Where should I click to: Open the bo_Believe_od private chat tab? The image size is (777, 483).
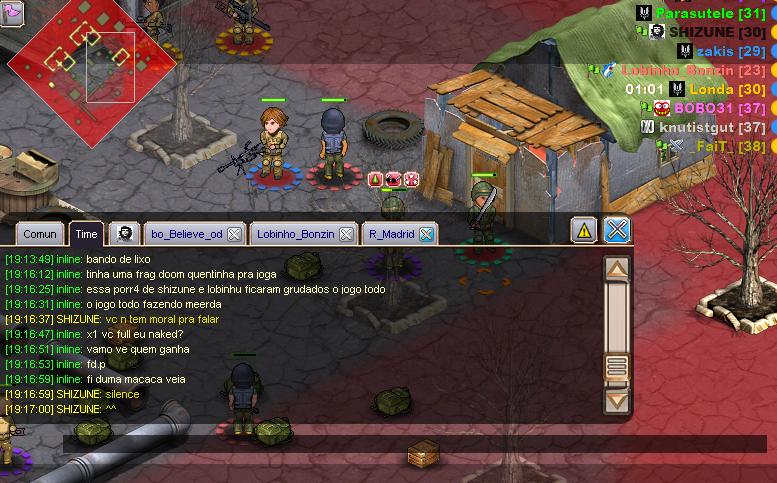(186, 234)
